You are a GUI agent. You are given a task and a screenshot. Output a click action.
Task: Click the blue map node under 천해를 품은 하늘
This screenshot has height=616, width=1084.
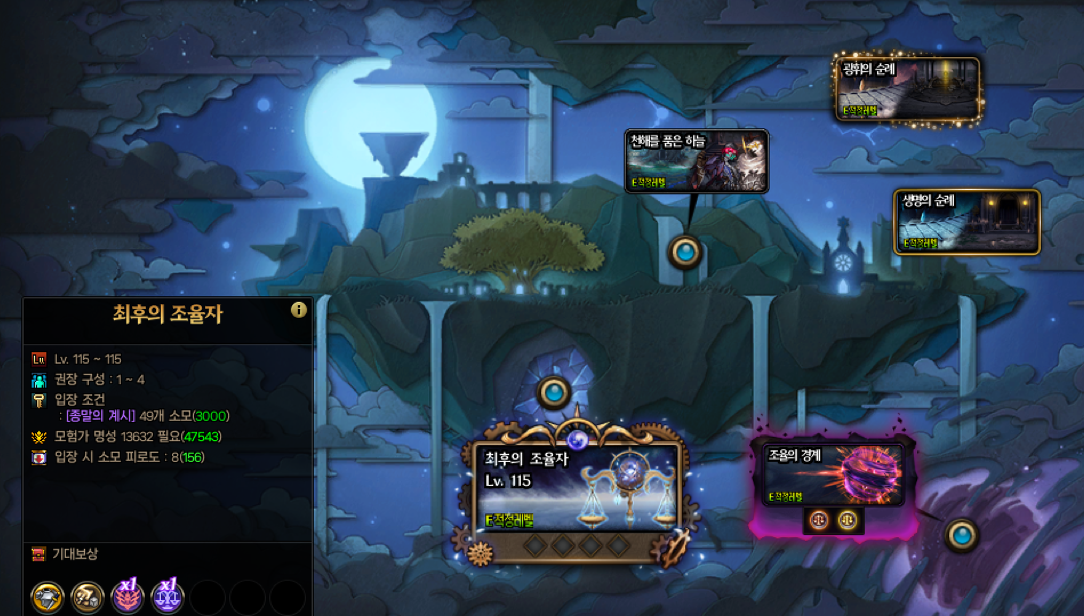[685, 251]
